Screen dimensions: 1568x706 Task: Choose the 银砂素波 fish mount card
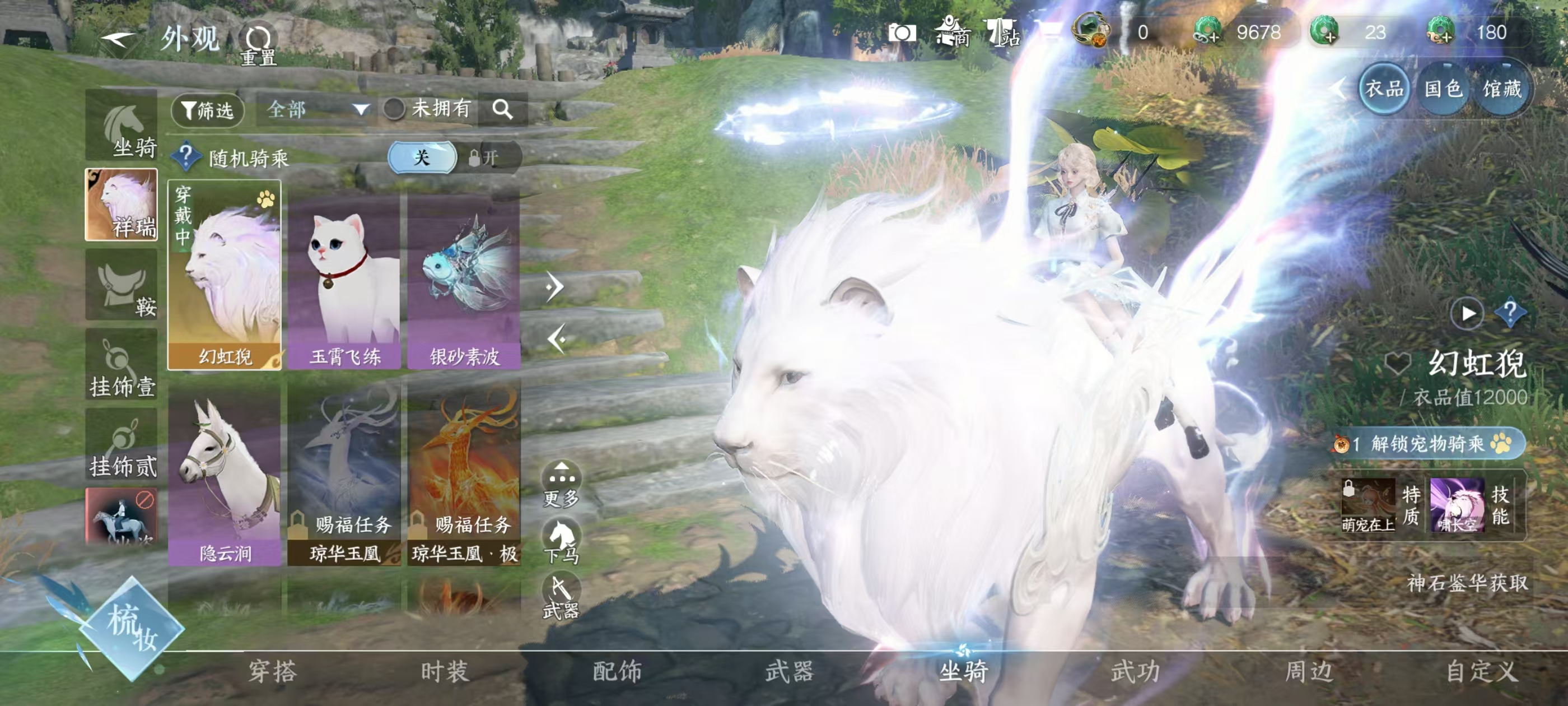pos(464,281)
